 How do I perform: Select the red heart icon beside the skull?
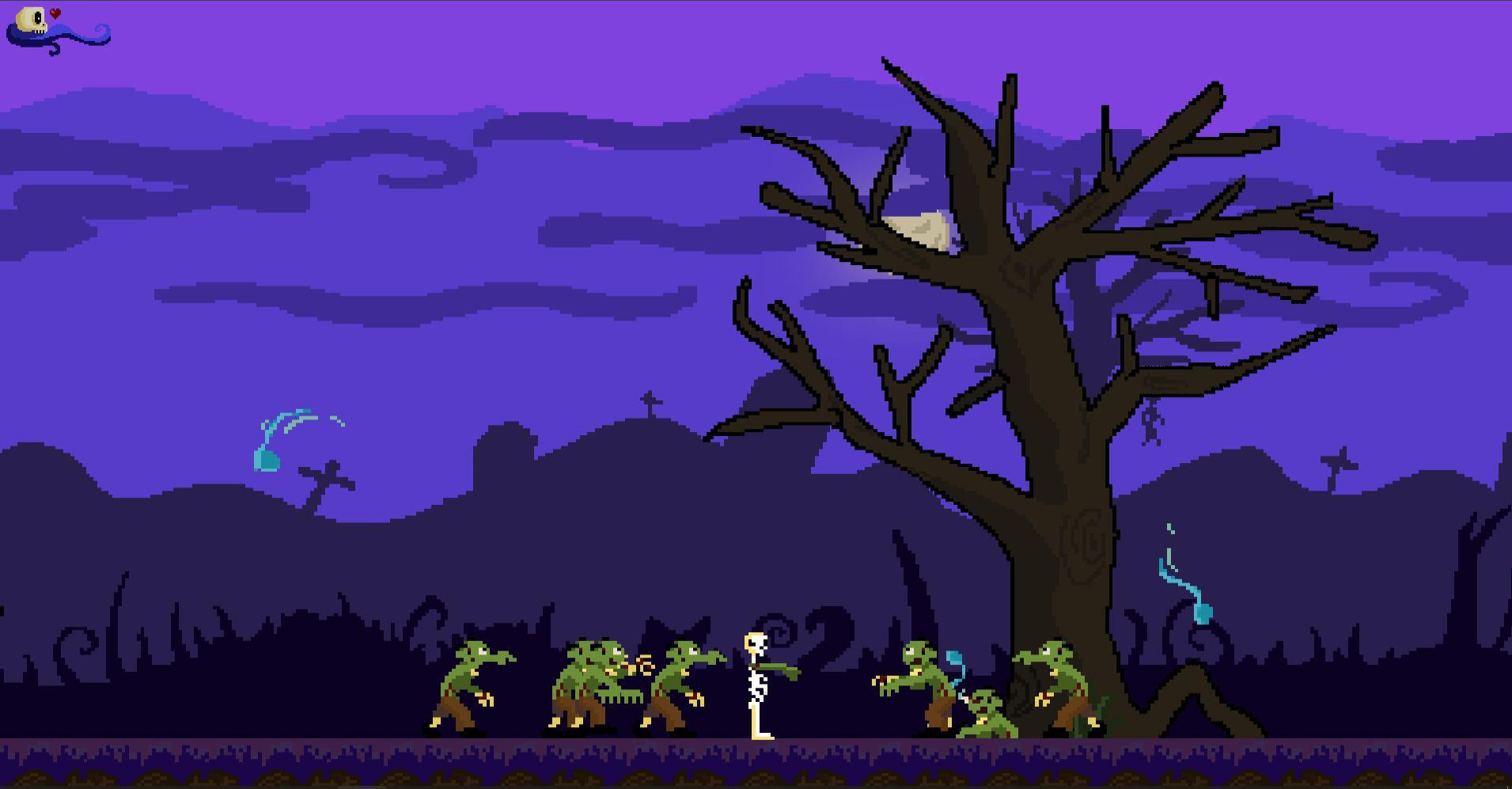[55, 14]
